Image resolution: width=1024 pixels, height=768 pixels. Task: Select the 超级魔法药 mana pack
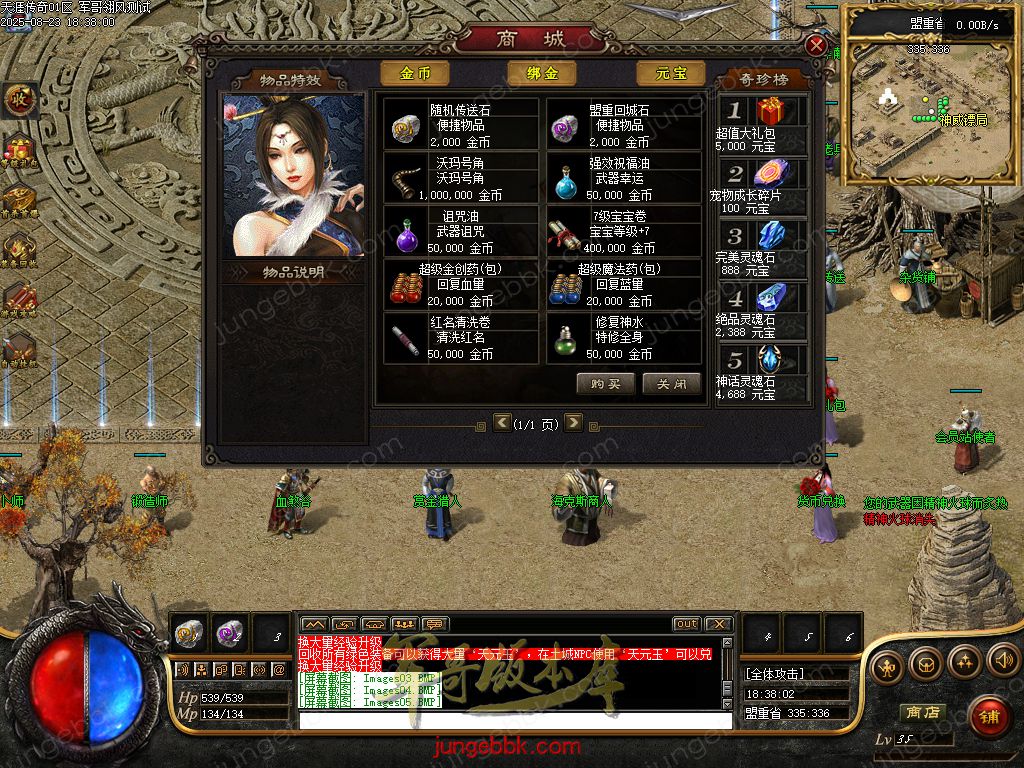[x=624, y=285]
